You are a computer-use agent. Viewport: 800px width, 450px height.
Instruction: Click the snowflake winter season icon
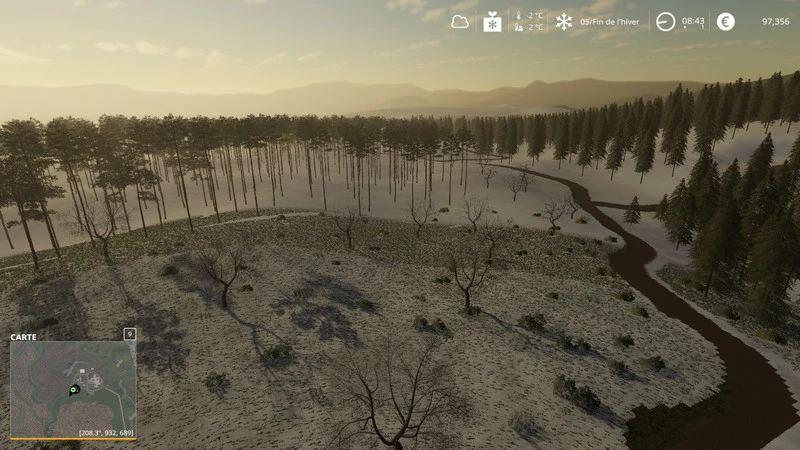(x=564, y=21)
